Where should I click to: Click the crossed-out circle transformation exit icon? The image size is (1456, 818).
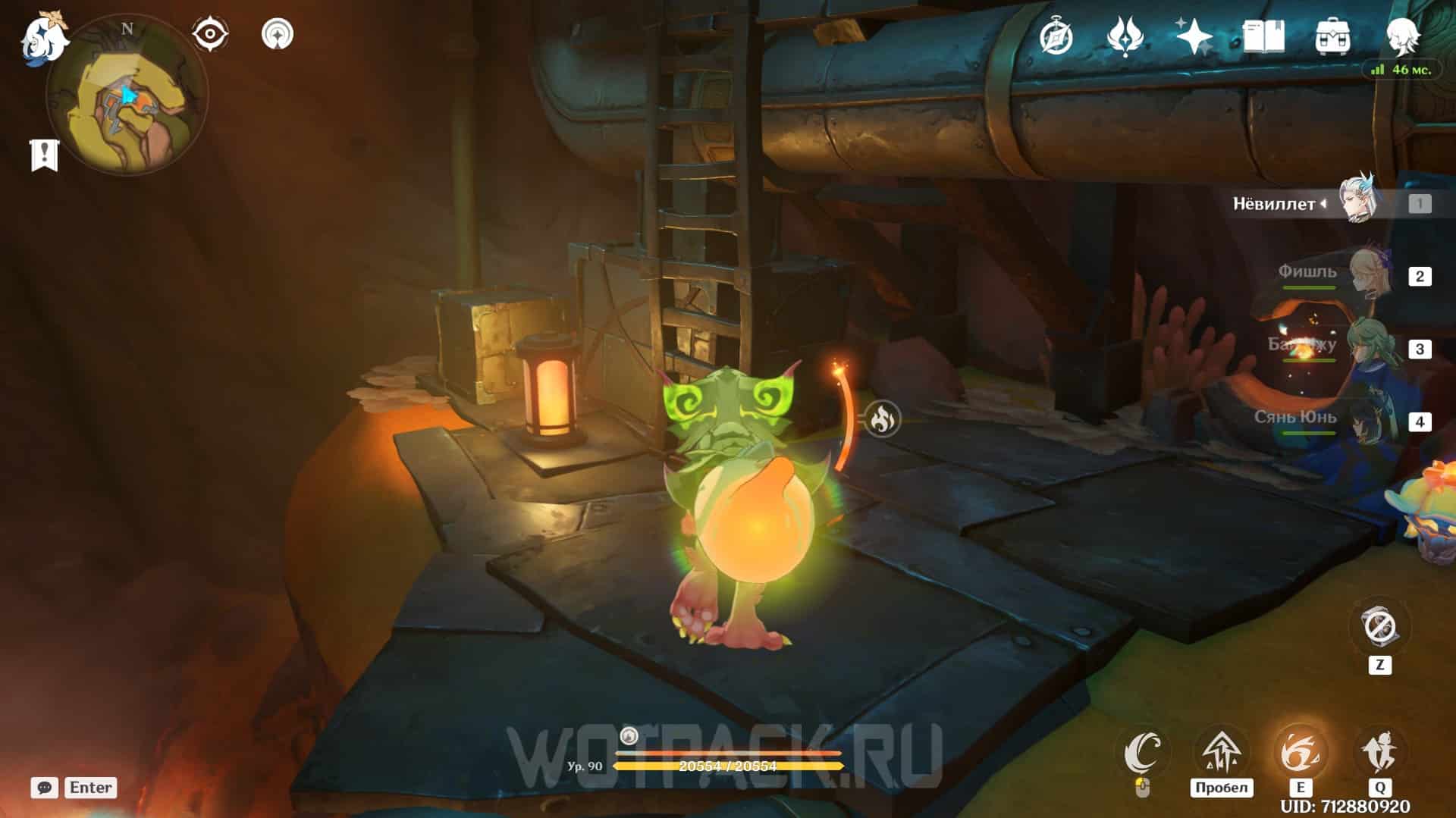[x=1379, y=628]
